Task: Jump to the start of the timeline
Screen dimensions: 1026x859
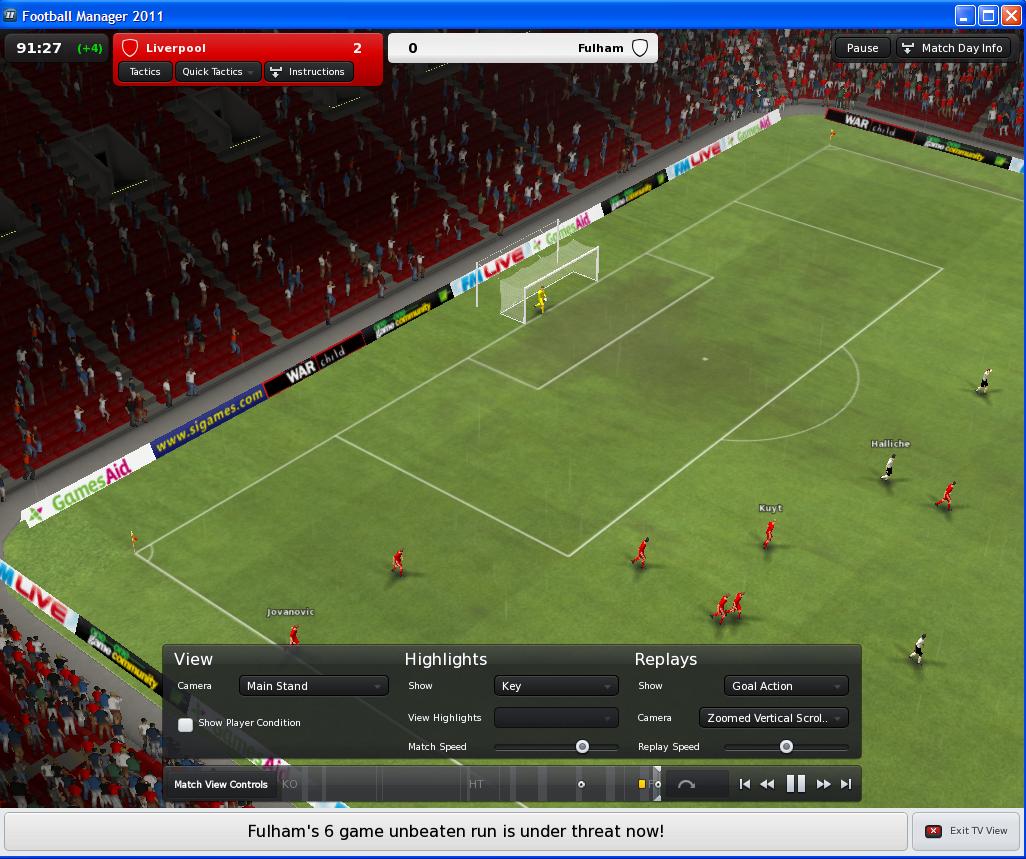Action: tap(744, 785)
